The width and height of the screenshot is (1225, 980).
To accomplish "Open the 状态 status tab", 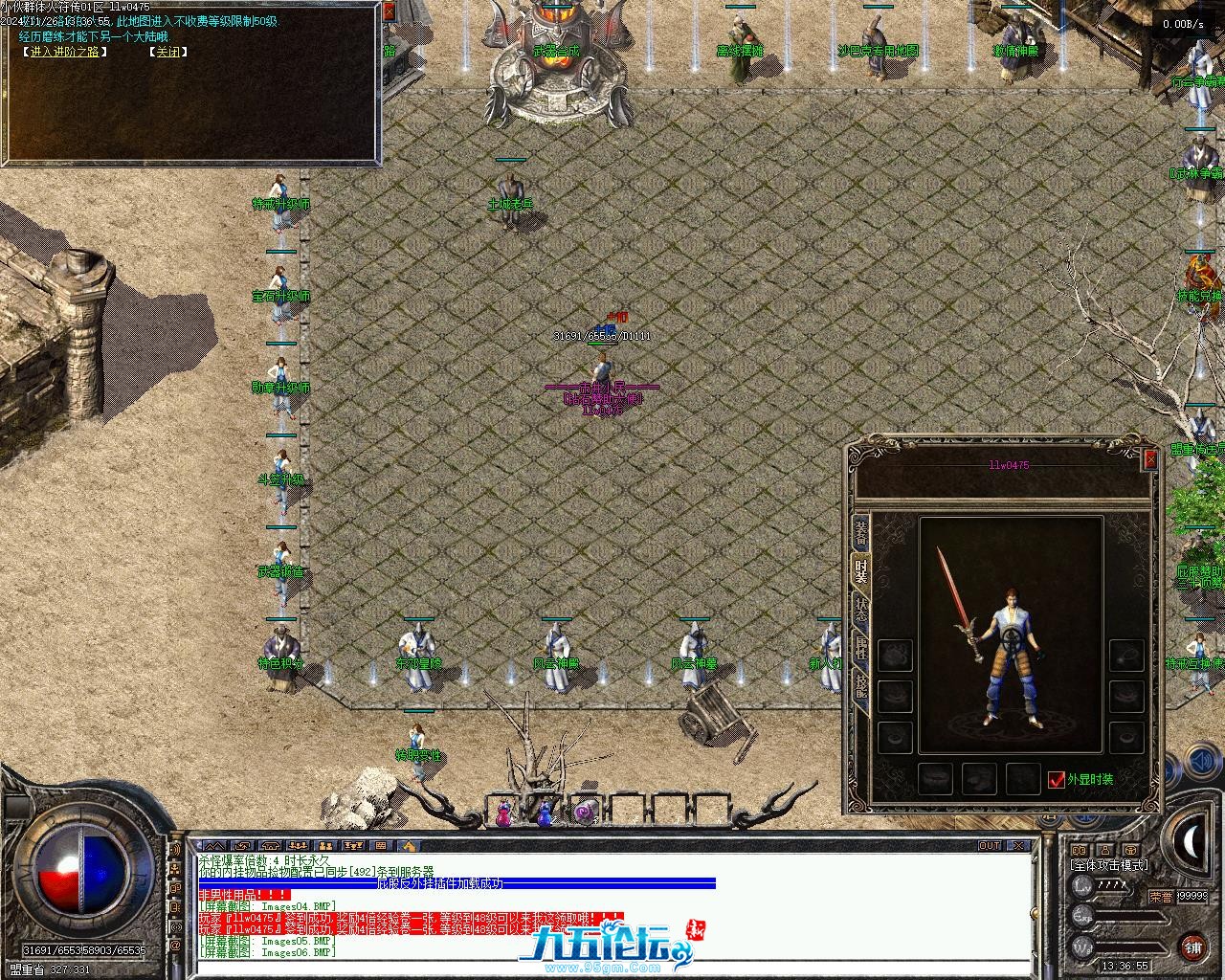I will pyautogui.click(x=860, y=611).
